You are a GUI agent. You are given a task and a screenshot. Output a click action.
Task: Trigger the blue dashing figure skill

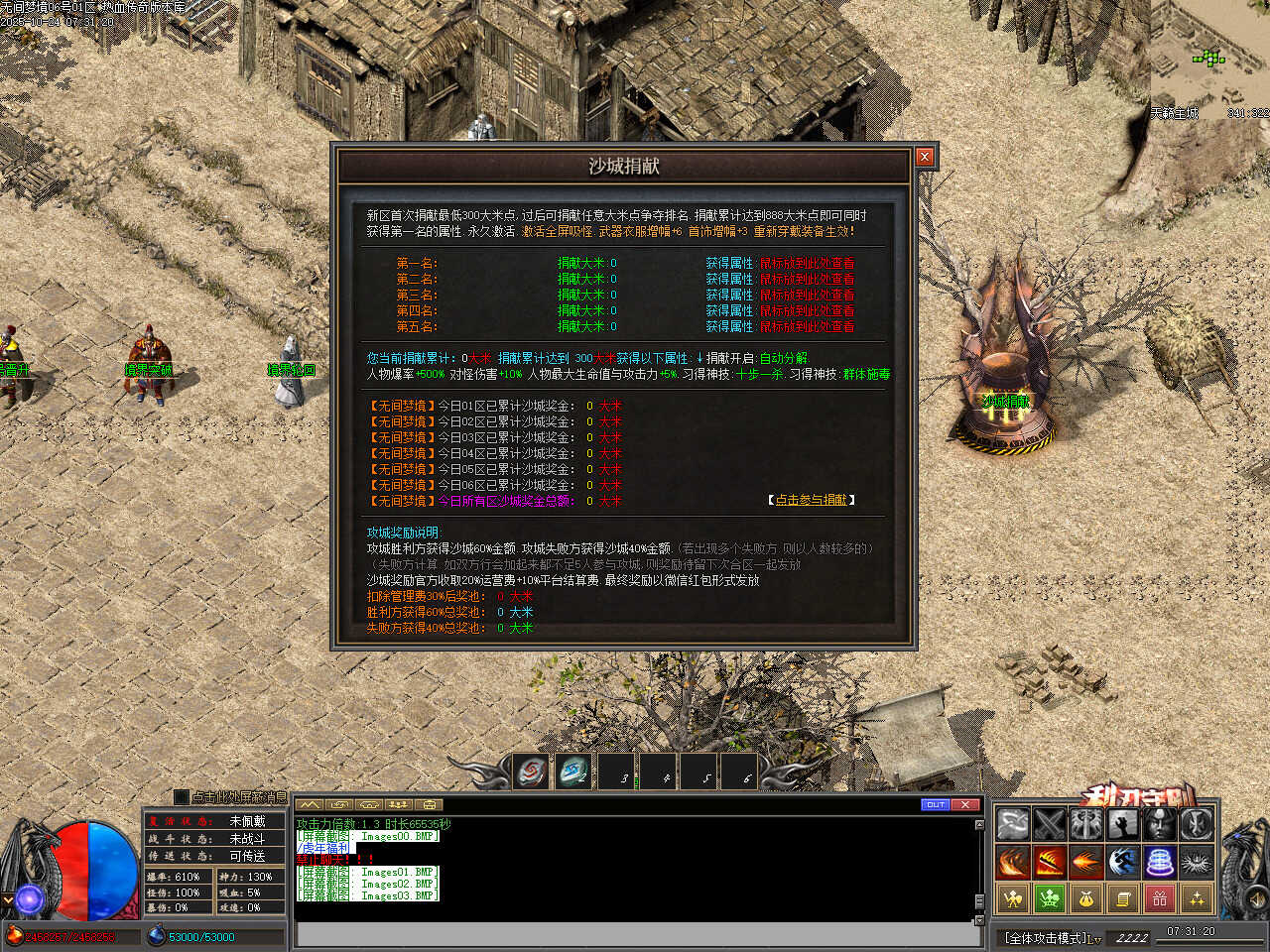1123,862
